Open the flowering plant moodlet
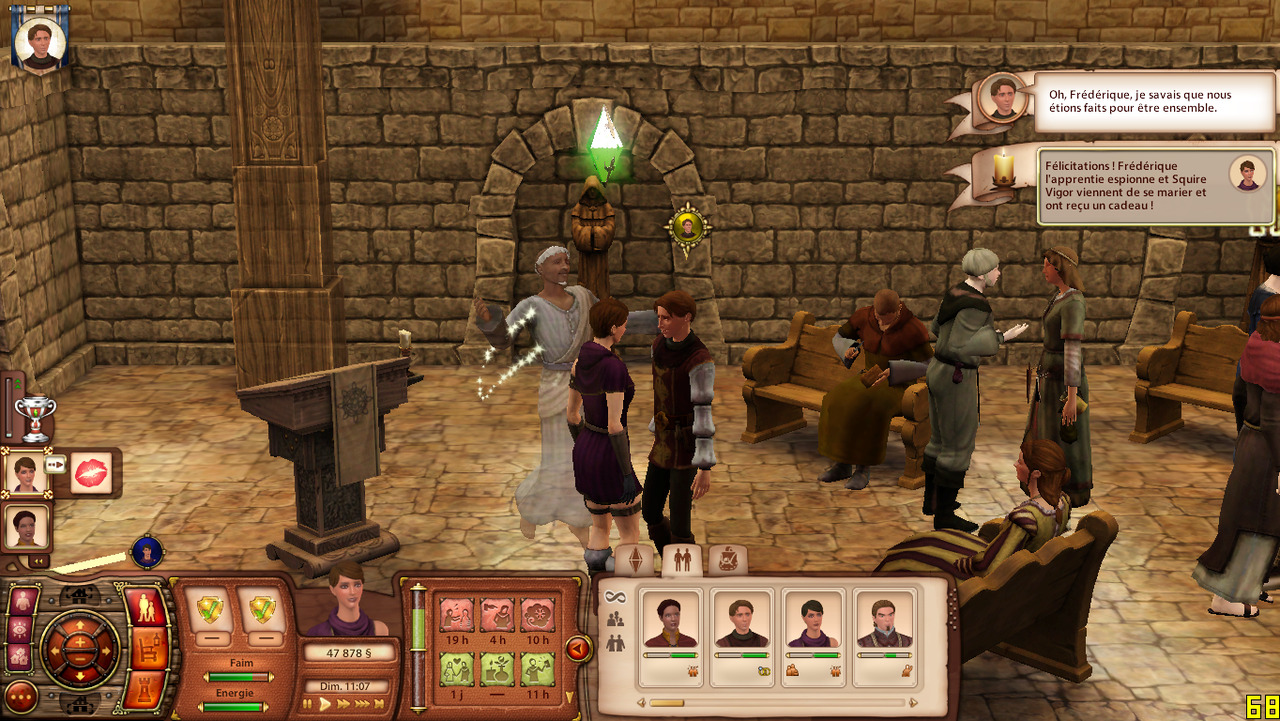1280x721 pixels. coord(498,668)
